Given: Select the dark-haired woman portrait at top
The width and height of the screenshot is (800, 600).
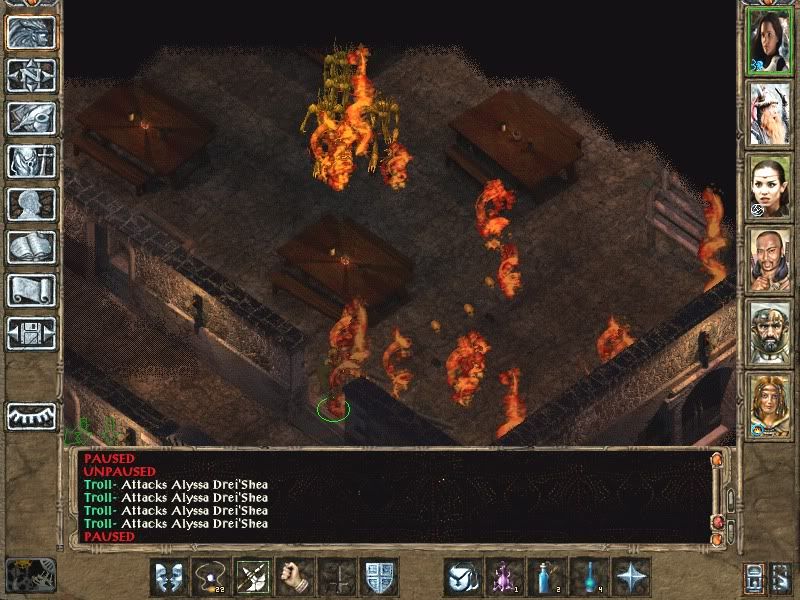Looking at the screenshot, I should [x=769, y=43].
